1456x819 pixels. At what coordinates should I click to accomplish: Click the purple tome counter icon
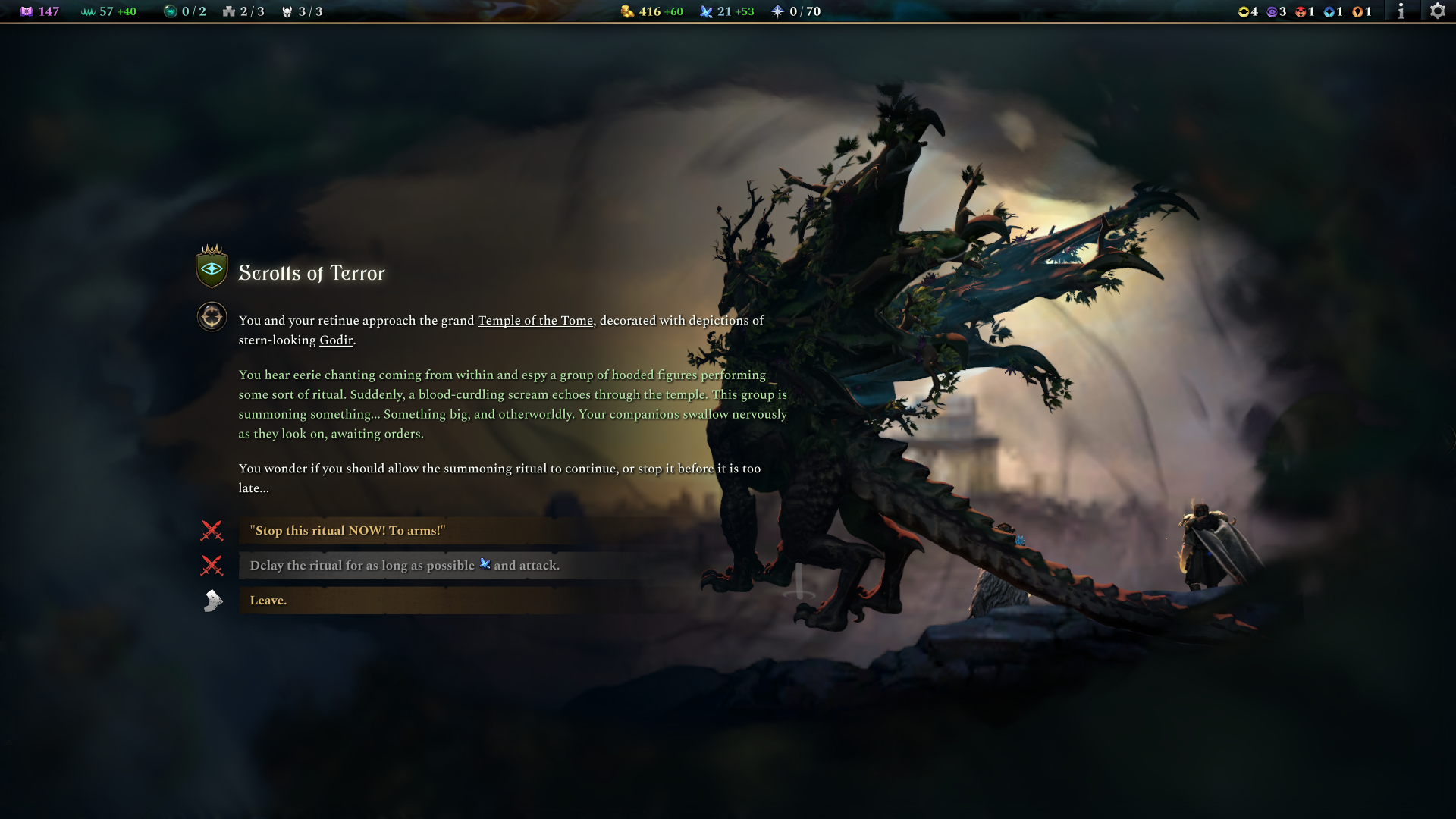coord(27,11)
